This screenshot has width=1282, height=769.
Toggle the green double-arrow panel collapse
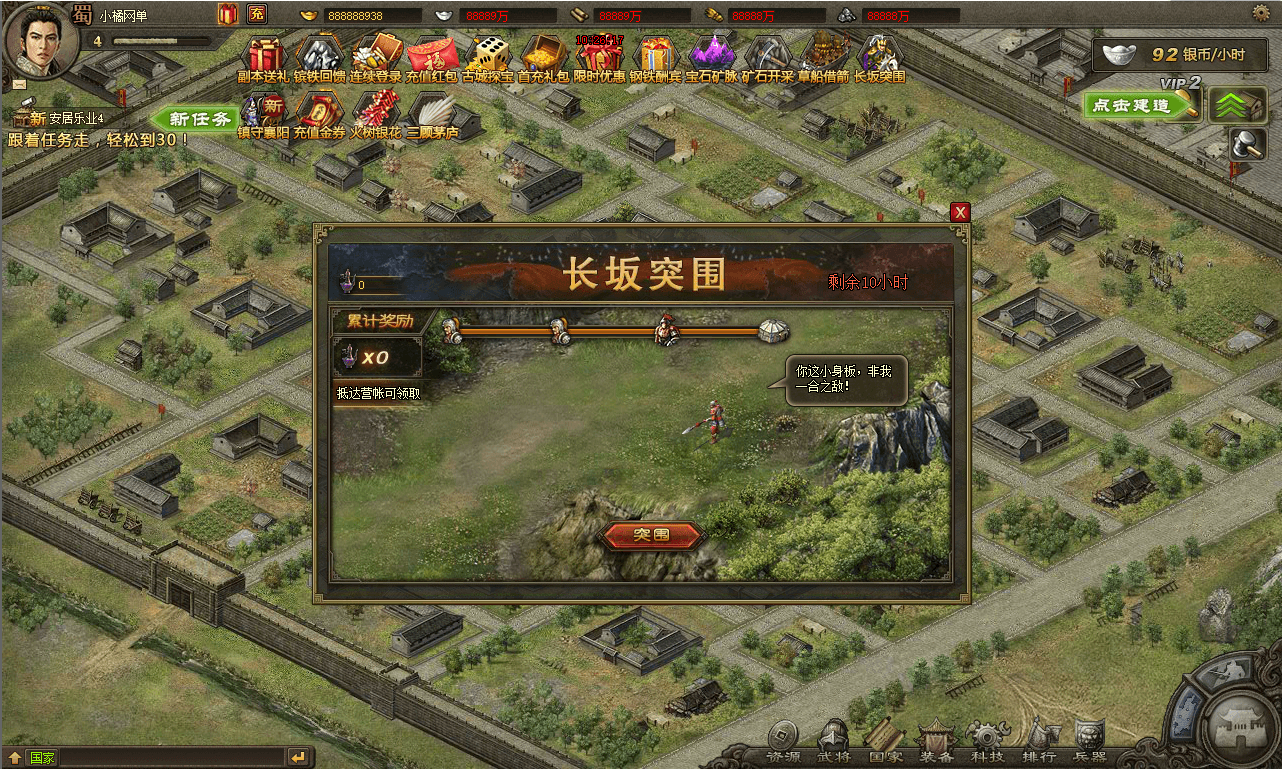click(1237, 104)
